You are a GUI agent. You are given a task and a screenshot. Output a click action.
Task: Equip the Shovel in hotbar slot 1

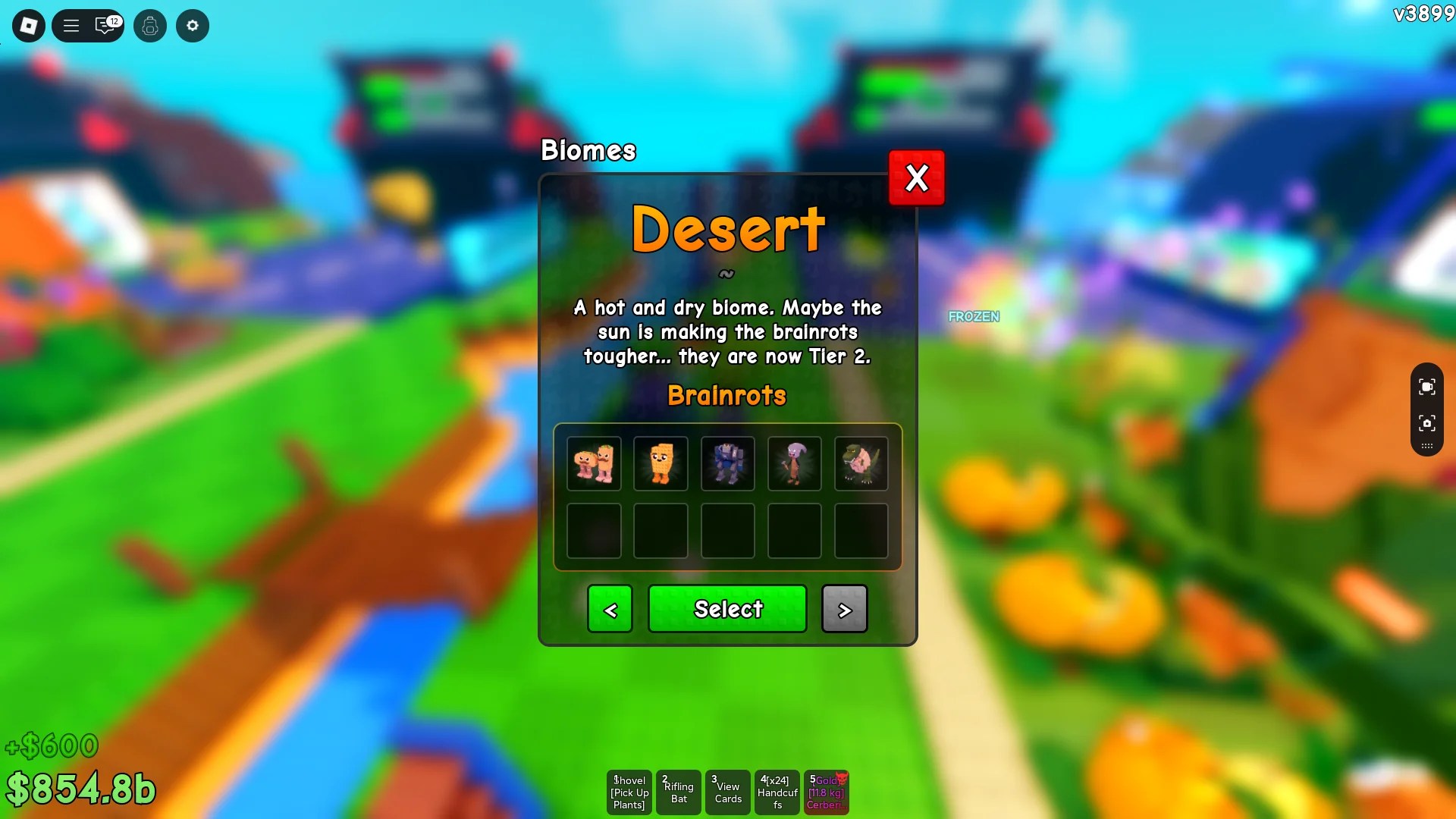(629, 792)
